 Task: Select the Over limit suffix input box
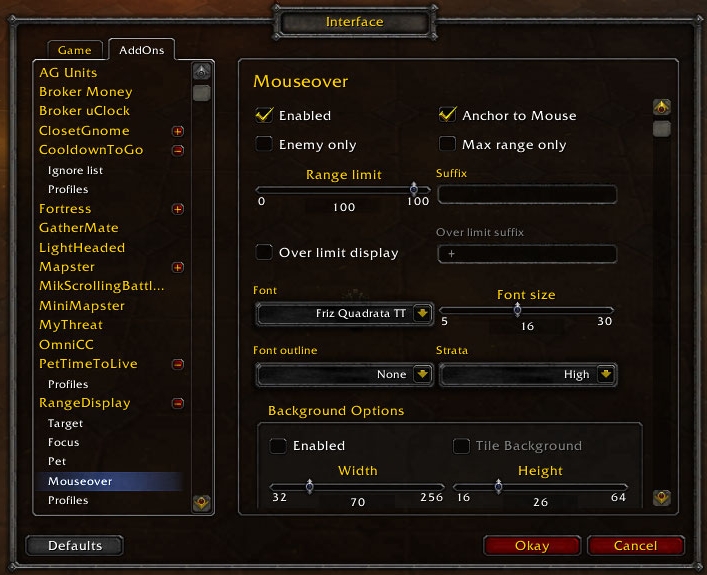527,253
